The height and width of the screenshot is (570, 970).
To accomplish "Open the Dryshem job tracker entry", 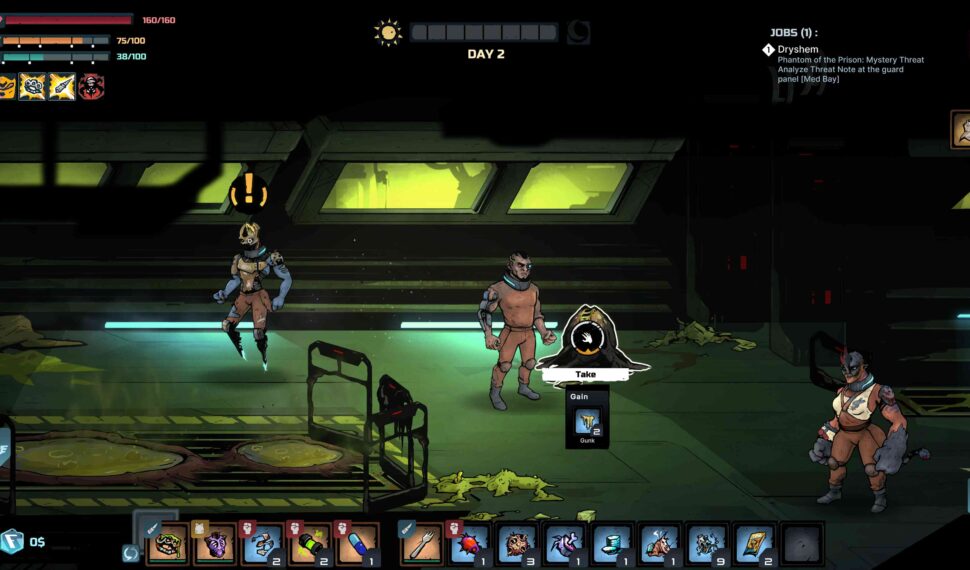I will pos(797,49).
